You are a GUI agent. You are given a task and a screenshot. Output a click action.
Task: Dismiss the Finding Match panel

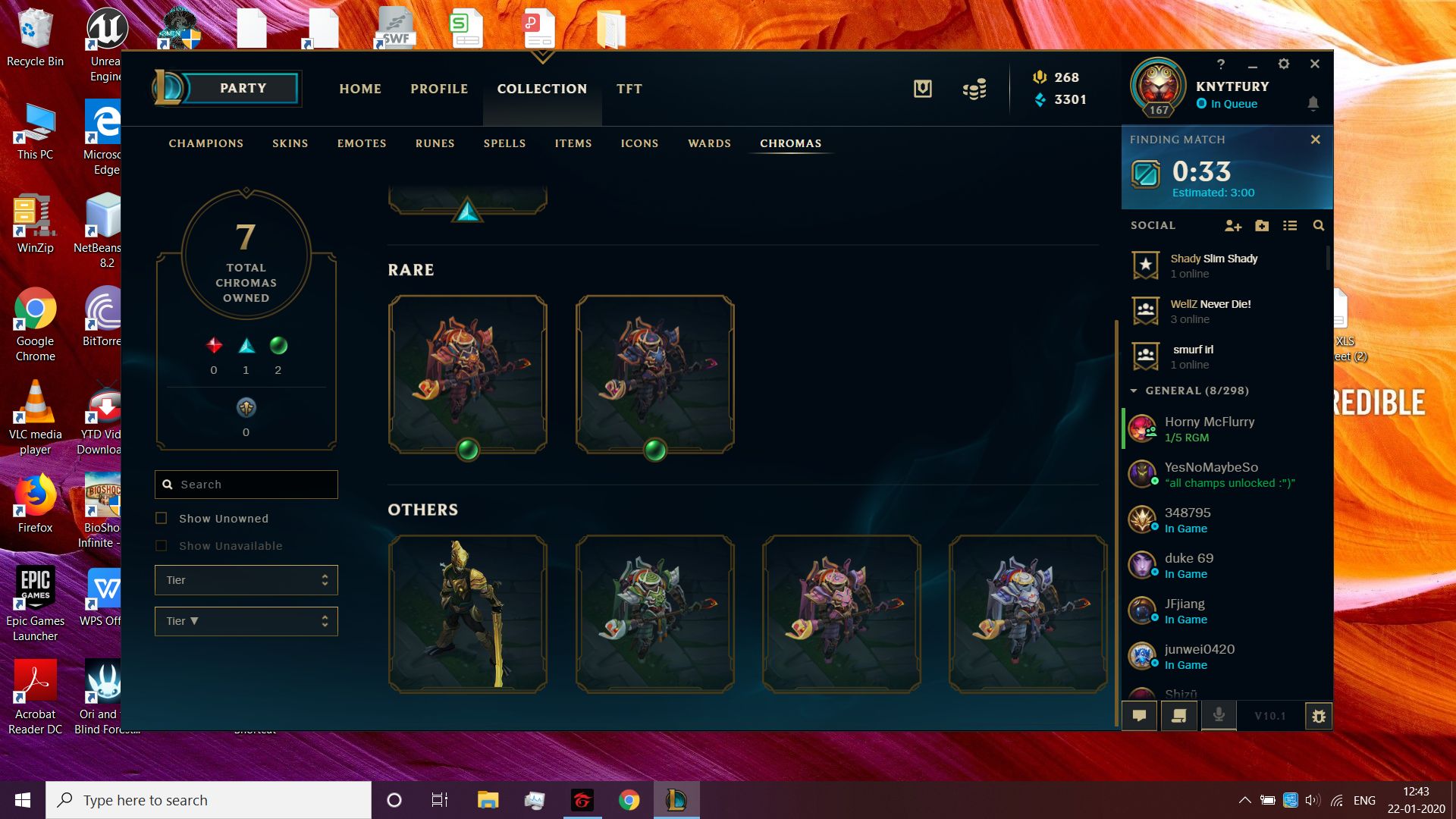click(x=1316, y=139)
